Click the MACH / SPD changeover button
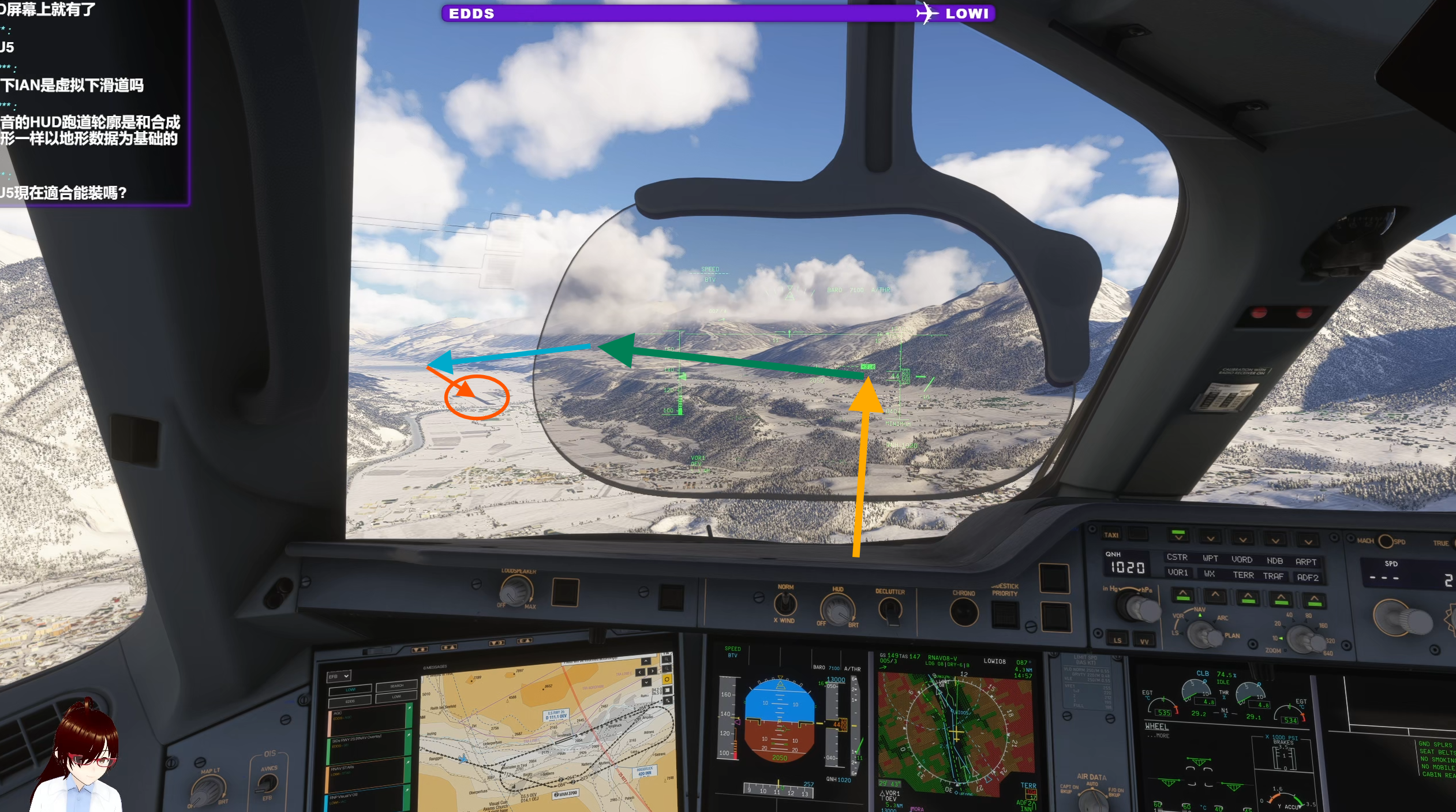Viewport: 1456px width, 812px height. [x=1385, y=541]
